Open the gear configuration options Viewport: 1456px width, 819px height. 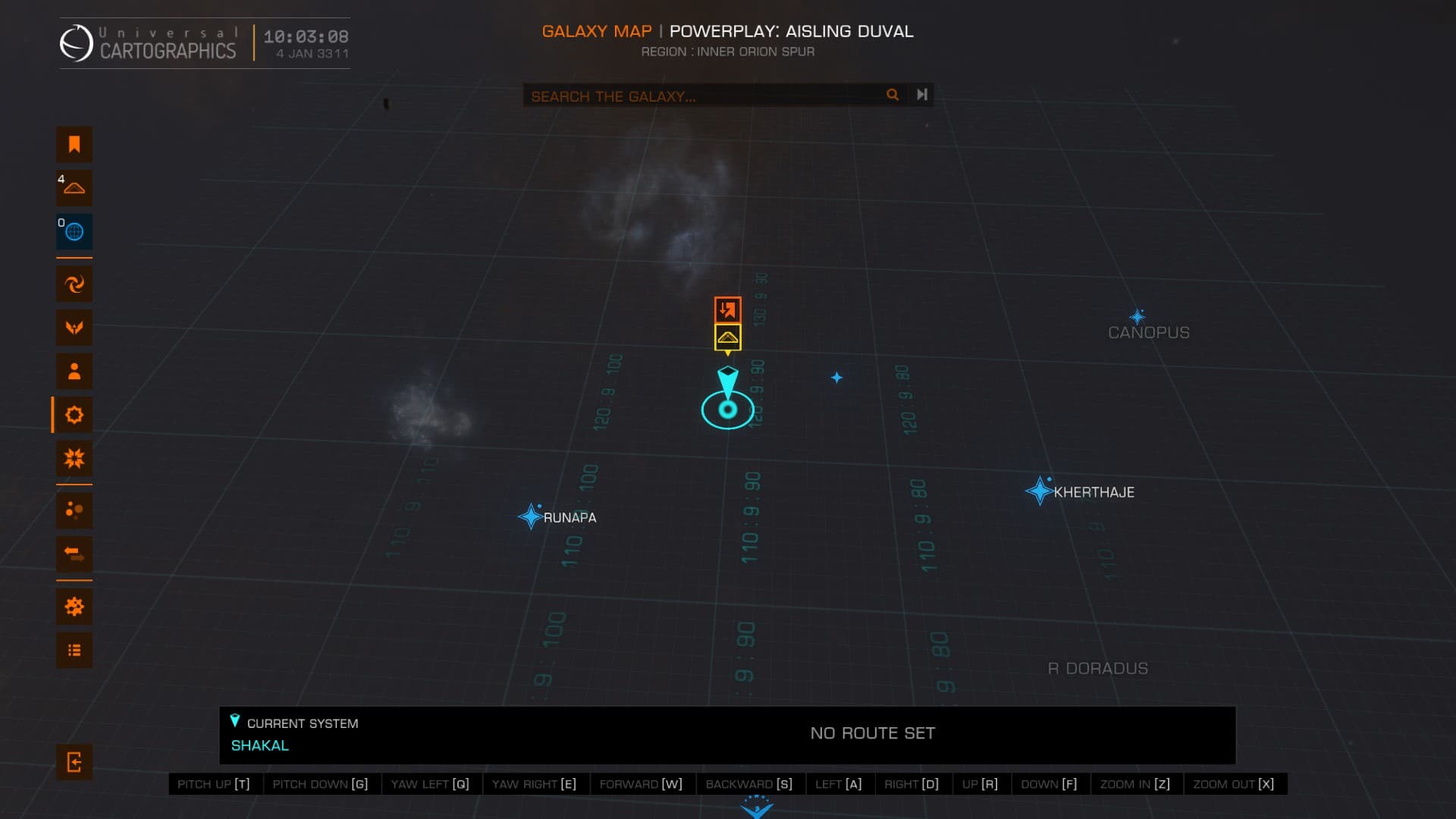(74, 607)
